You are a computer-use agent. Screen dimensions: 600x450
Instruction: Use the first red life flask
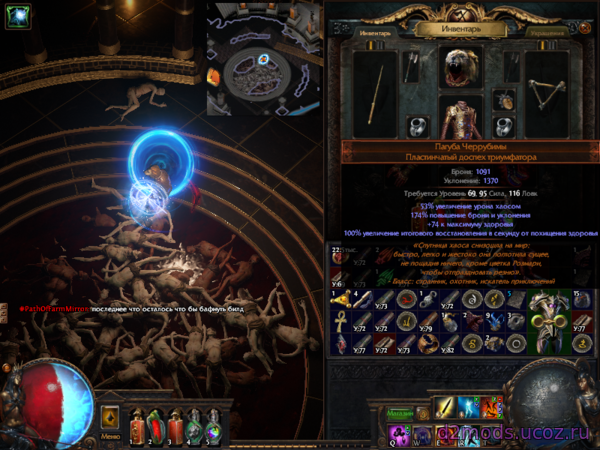click(136, 425)
